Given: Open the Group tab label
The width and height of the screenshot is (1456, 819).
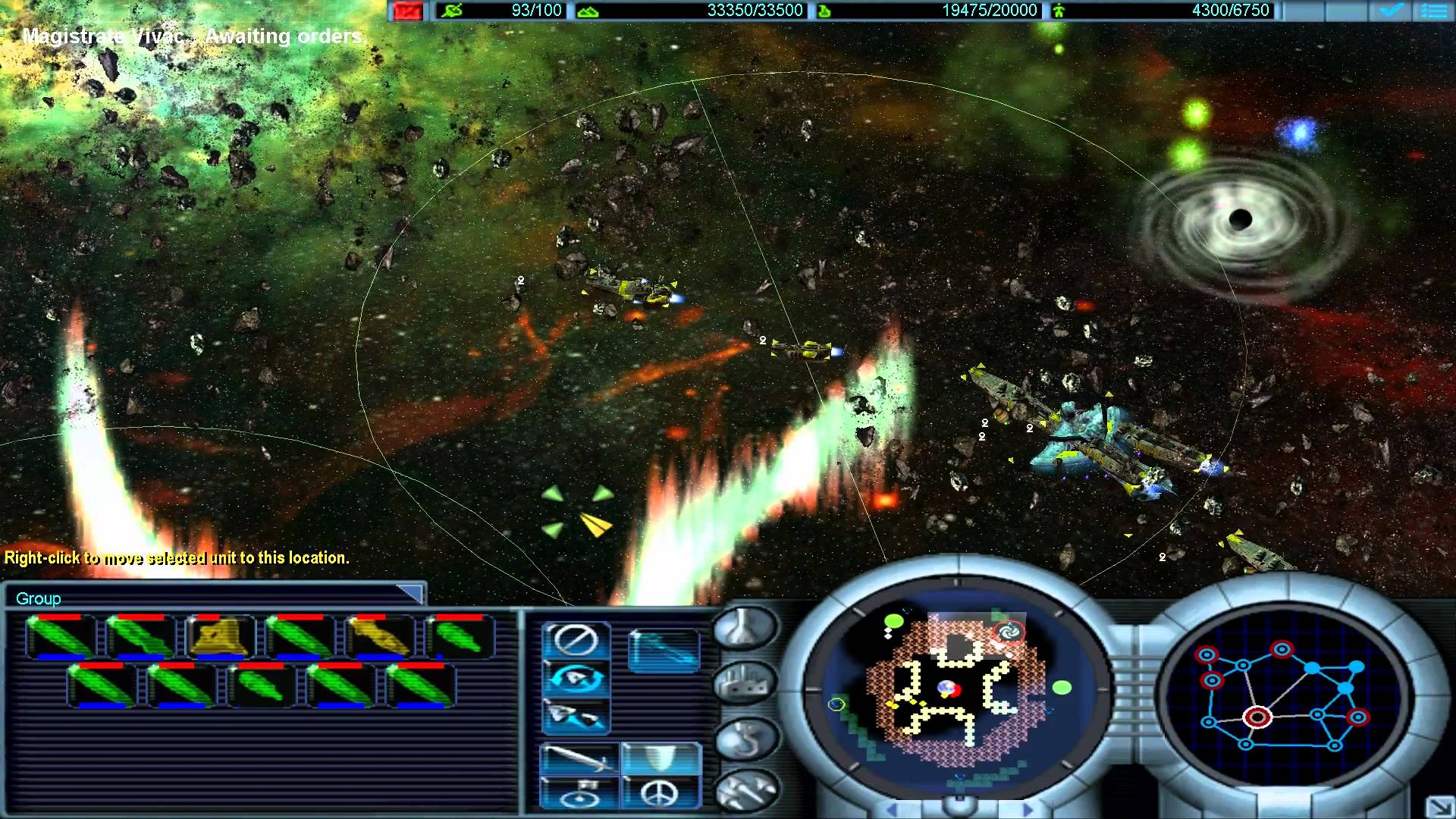Looking at the screenshot, I should point(39,598).
